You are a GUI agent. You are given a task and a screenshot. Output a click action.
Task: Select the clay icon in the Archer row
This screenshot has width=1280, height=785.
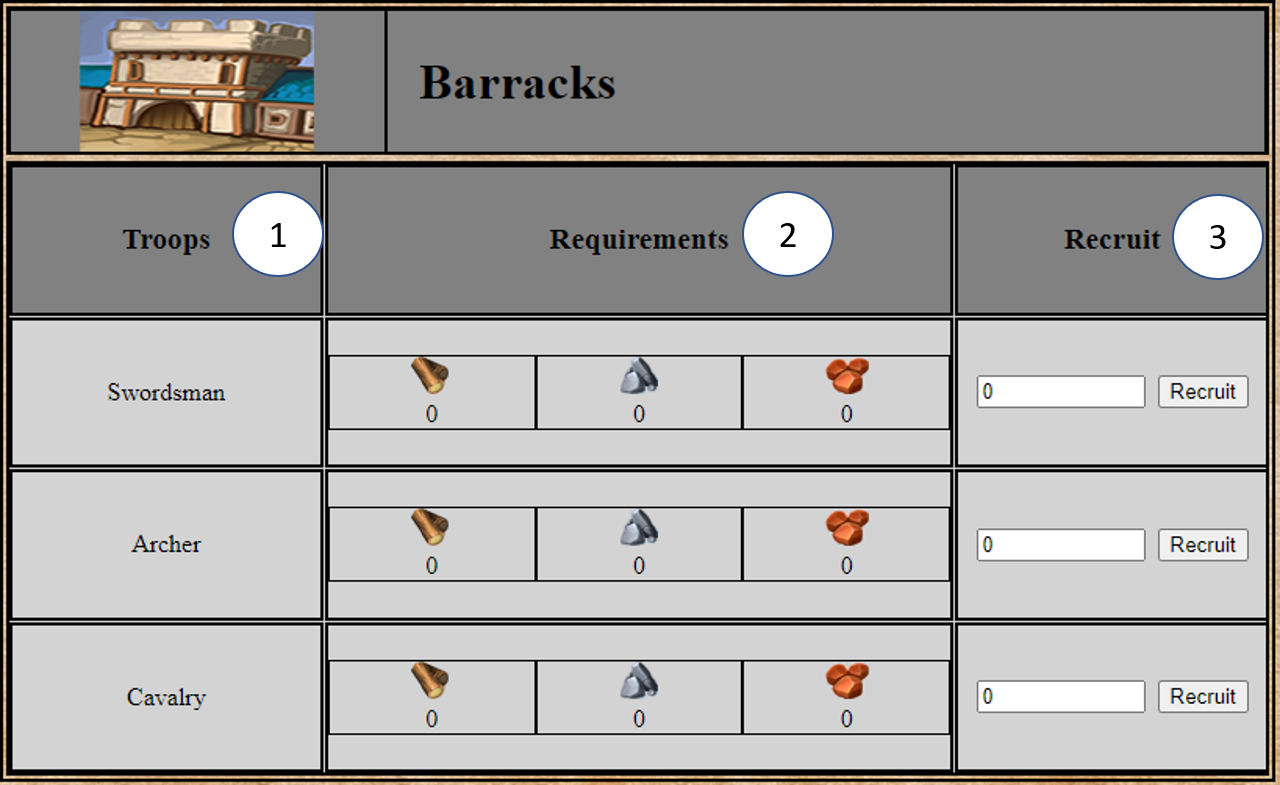click(x=845, y=529)
